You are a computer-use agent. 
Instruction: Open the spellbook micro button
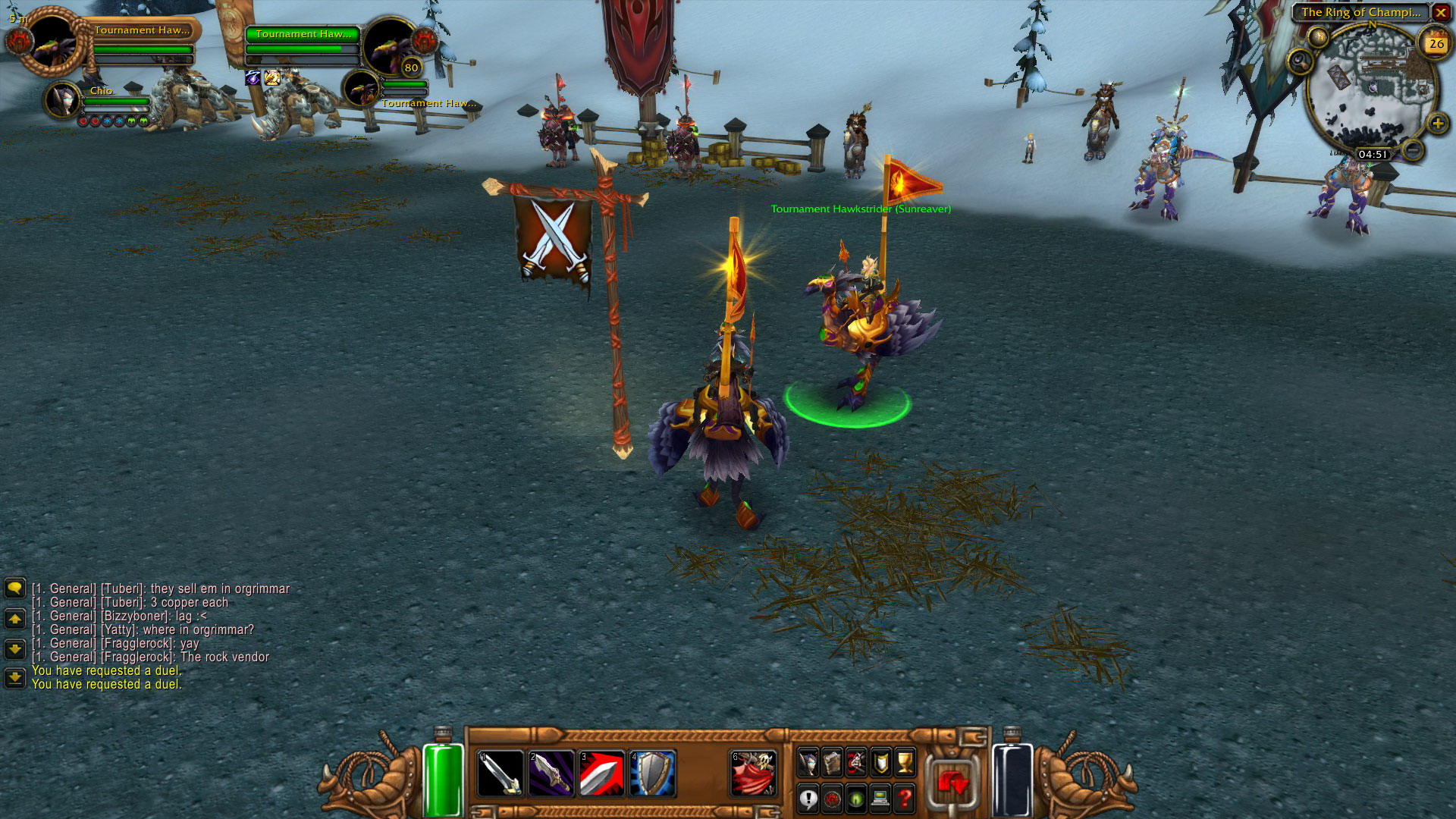(x=832, y=762)
